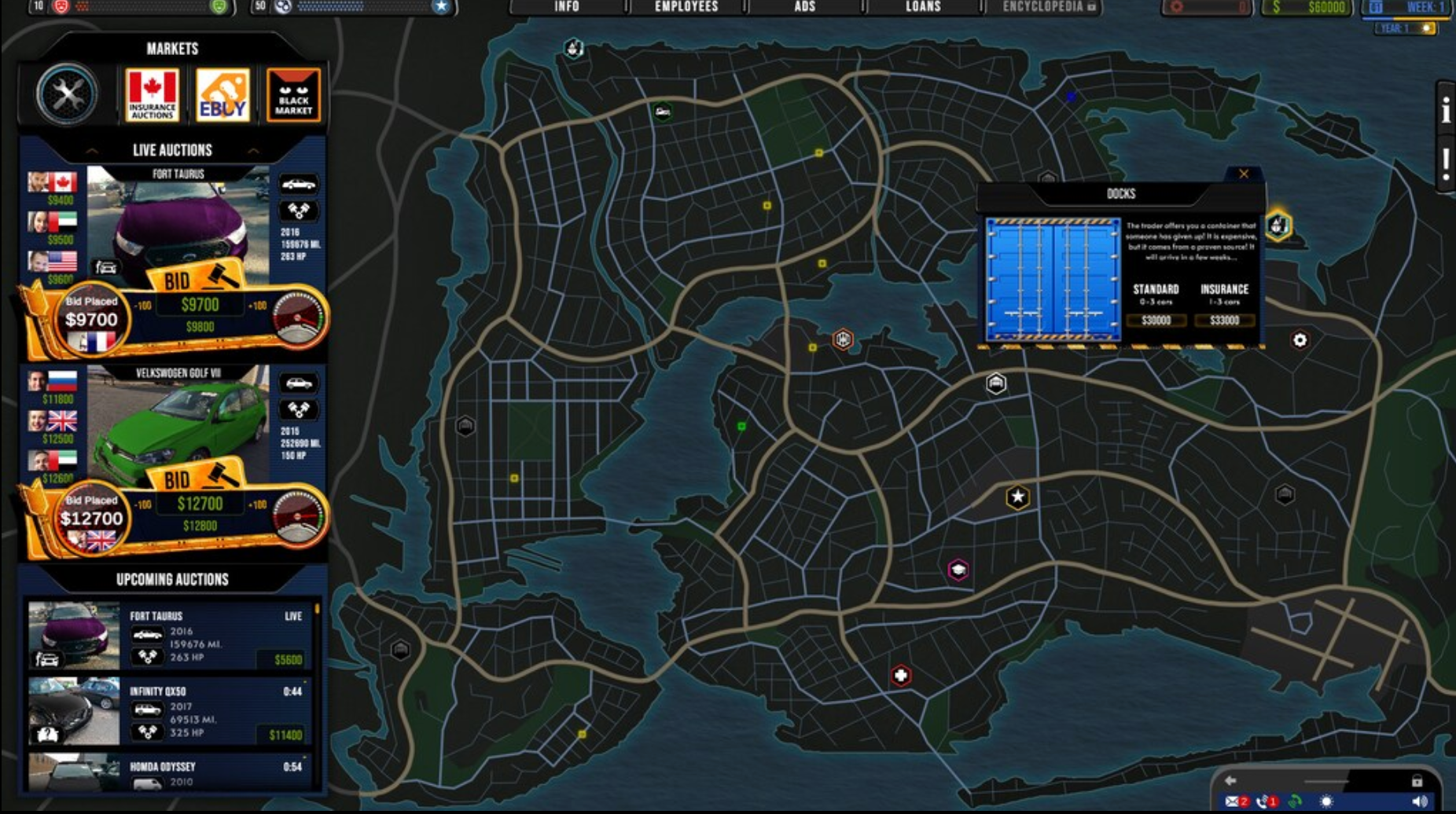The image size is (1456, 814).
Task: Open the LOANS menu
Action: (922, 6)
